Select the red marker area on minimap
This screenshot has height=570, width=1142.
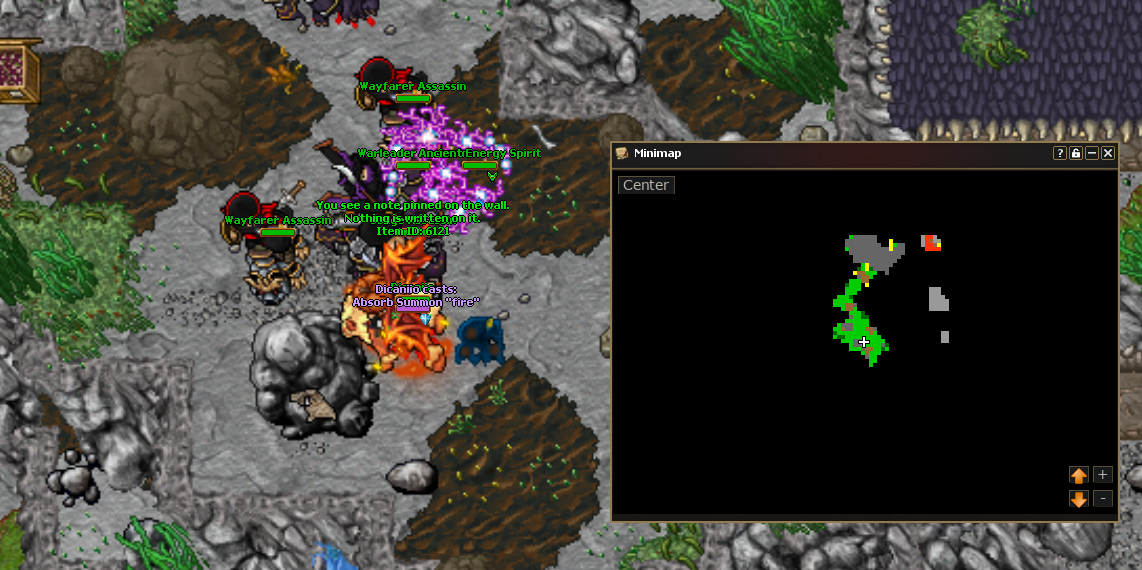coord(931,242)
